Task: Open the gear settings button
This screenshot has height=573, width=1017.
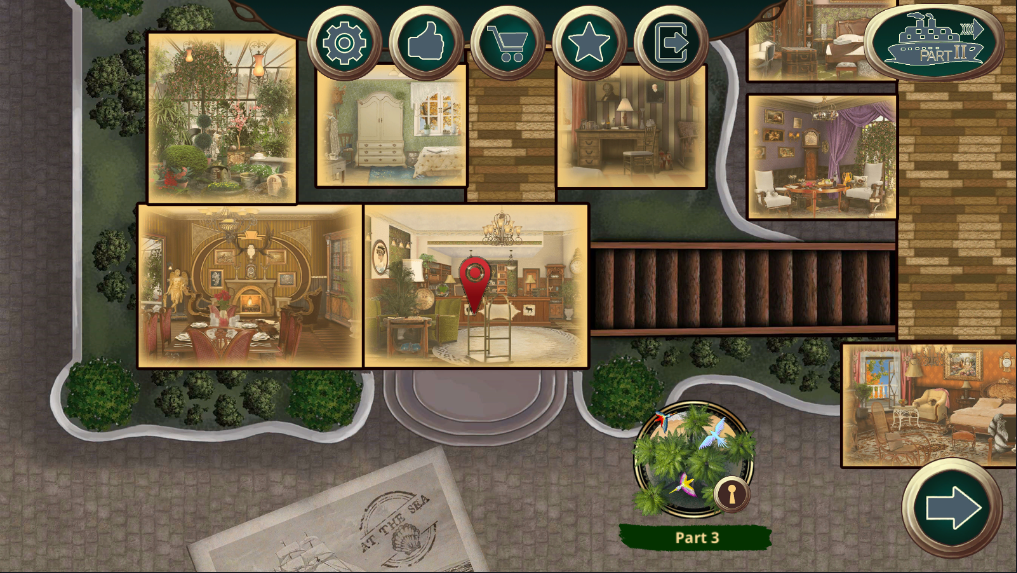Action: coord(345,43)
